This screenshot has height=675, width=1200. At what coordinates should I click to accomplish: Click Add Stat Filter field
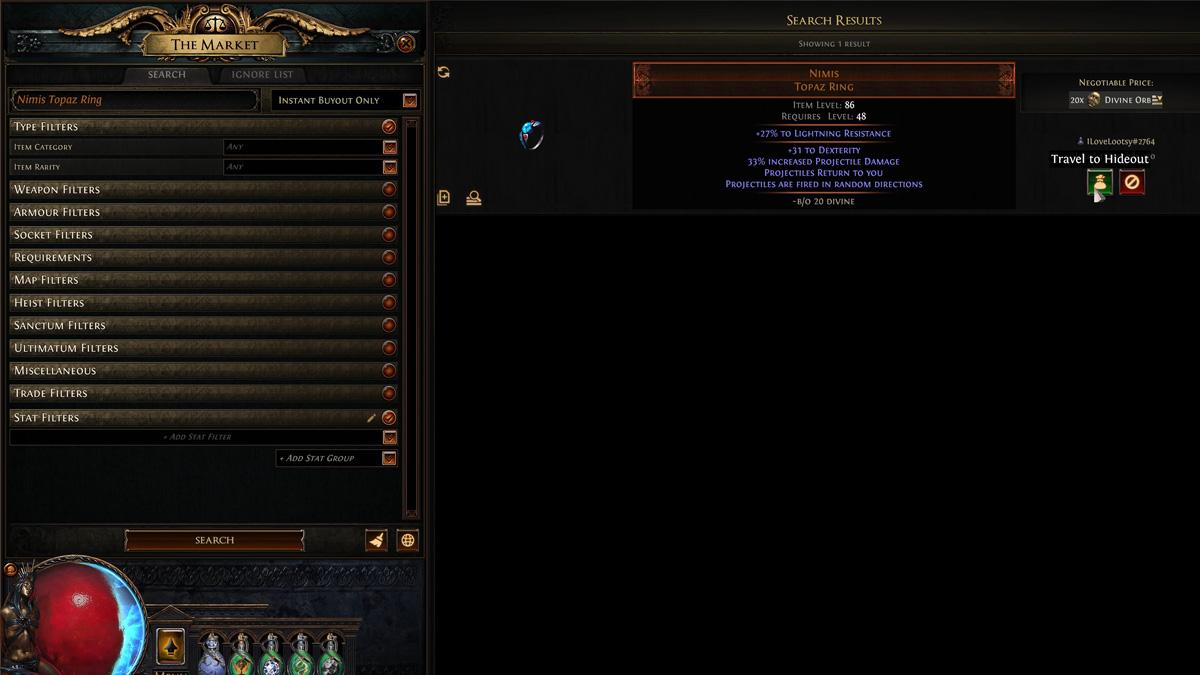196,437
